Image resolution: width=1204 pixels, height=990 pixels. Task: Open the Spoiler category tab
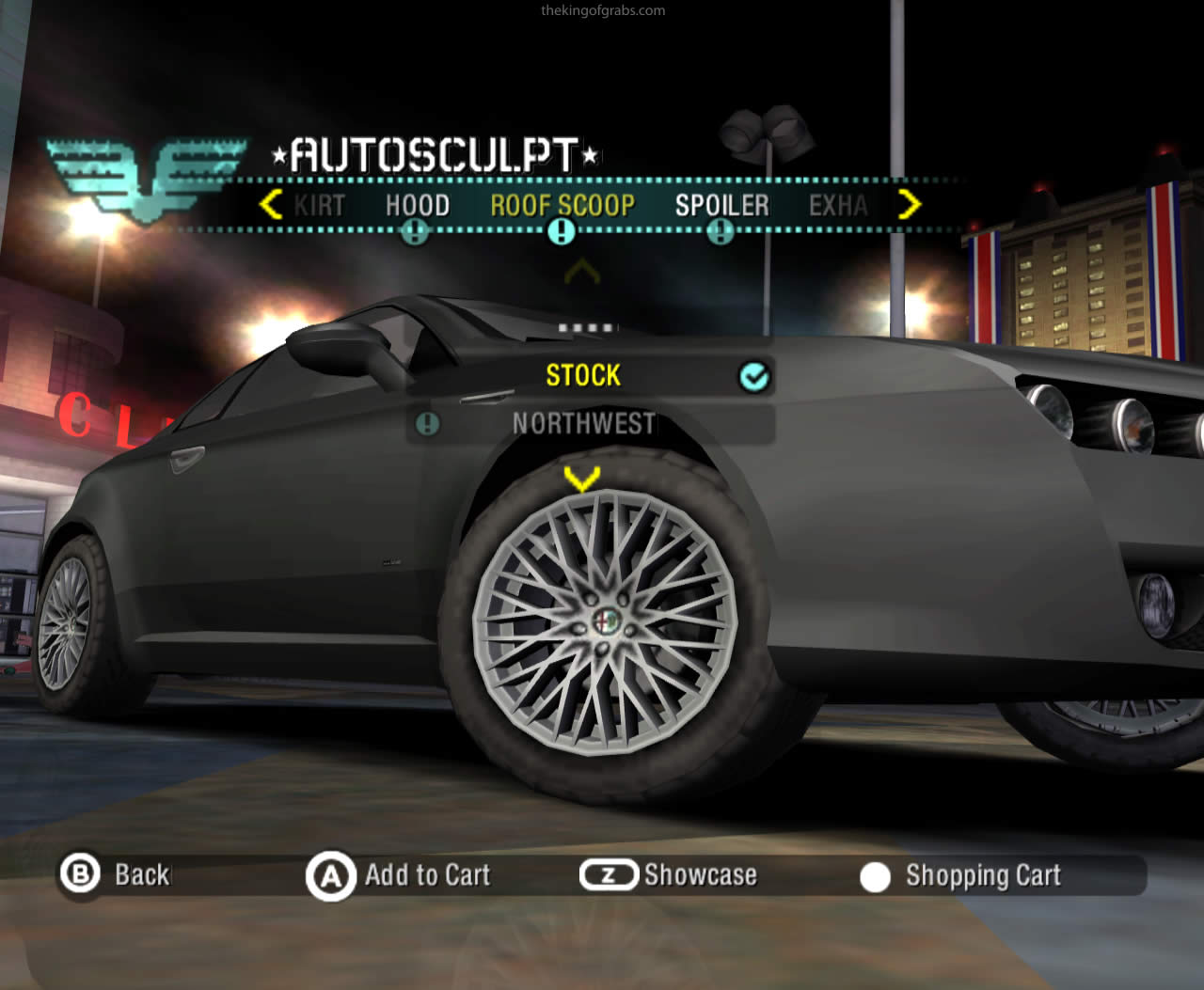[x=721, y=205]
